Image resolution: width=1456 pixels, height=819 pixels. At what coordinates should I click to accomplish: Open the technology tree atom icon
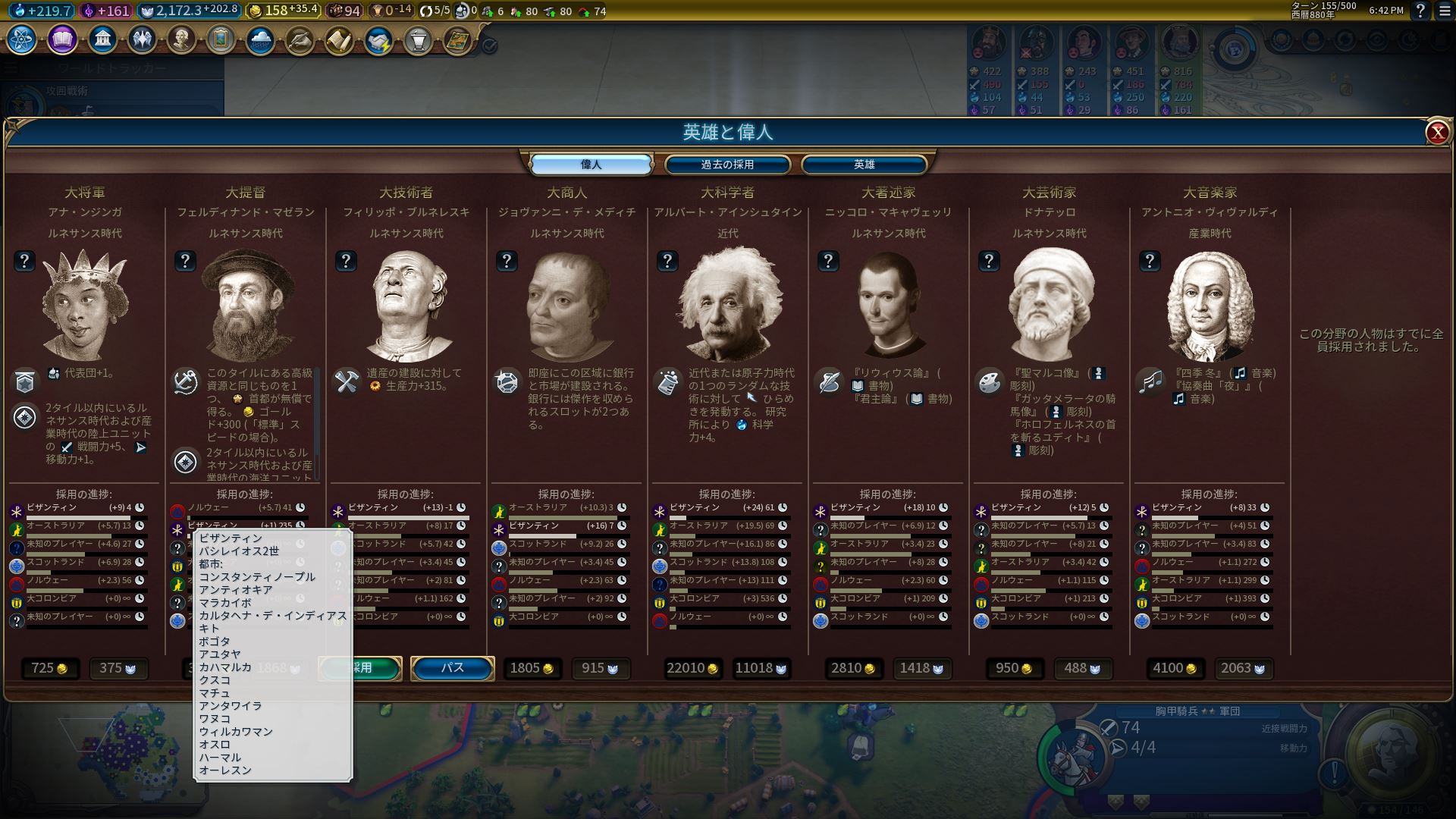pos(22,39)
